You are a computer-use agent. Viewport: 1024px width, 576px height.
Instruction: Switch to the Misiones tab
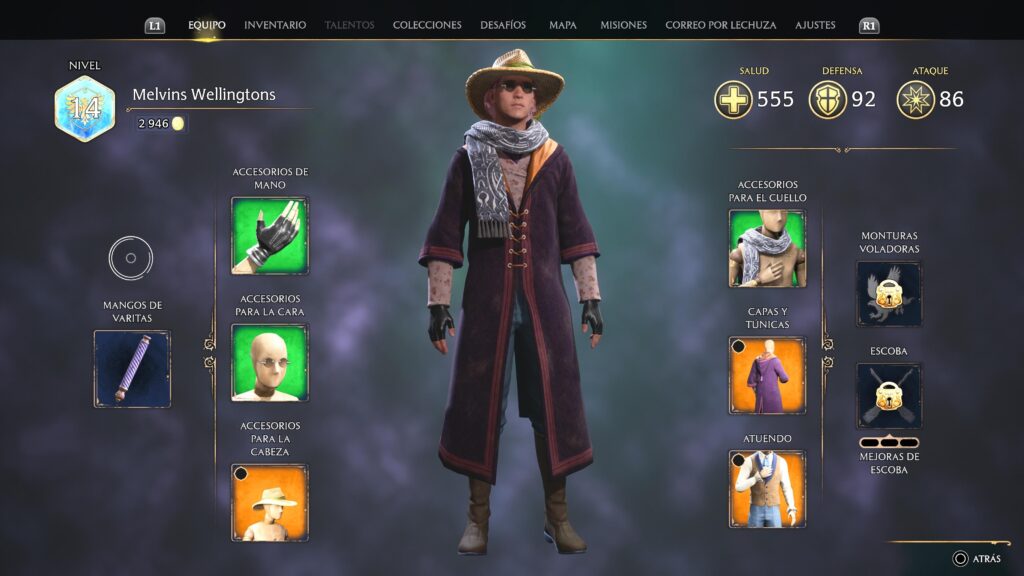pos(623,25)
